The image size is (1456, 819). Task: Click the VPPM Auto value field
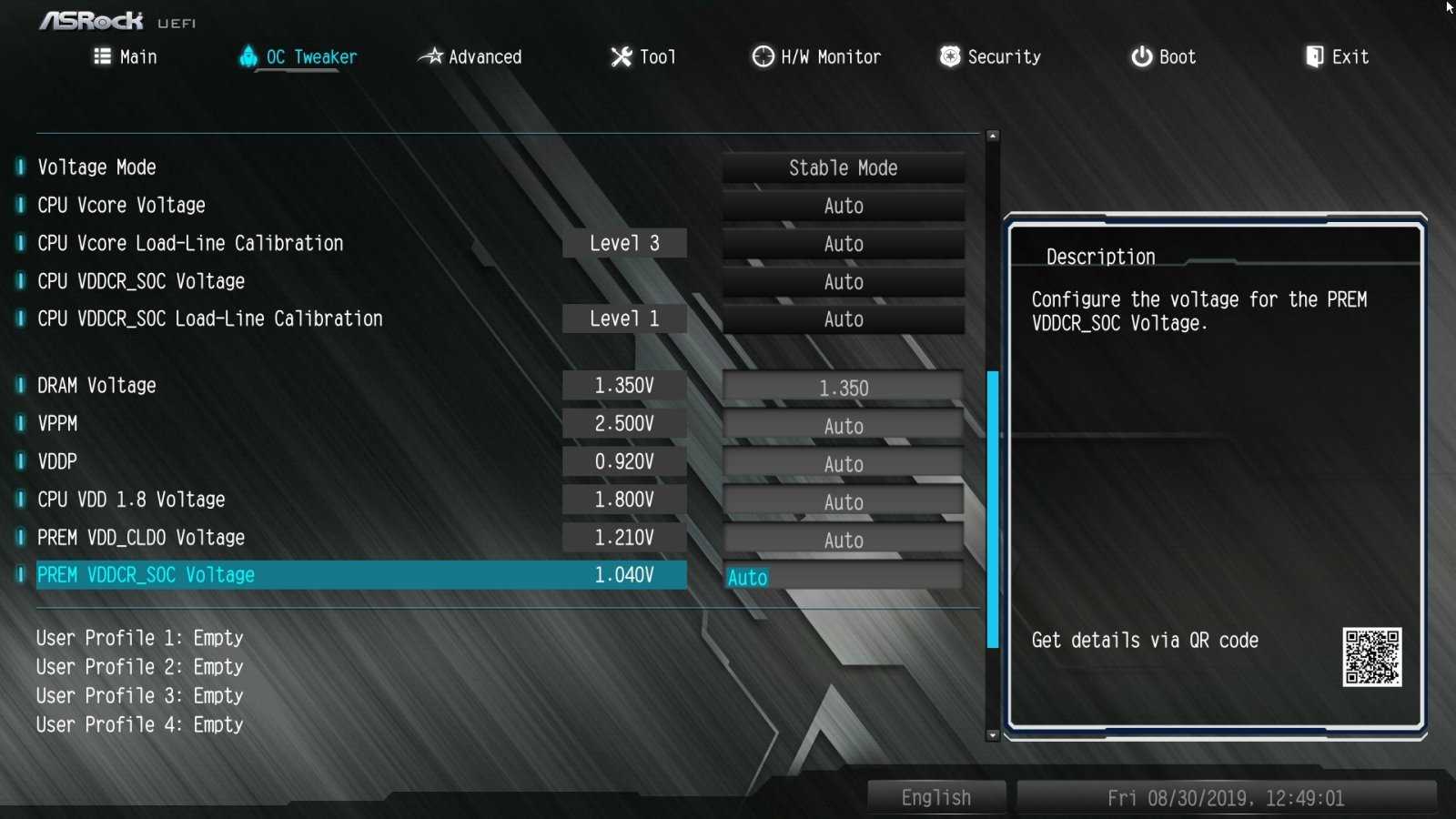click(843, 427)
